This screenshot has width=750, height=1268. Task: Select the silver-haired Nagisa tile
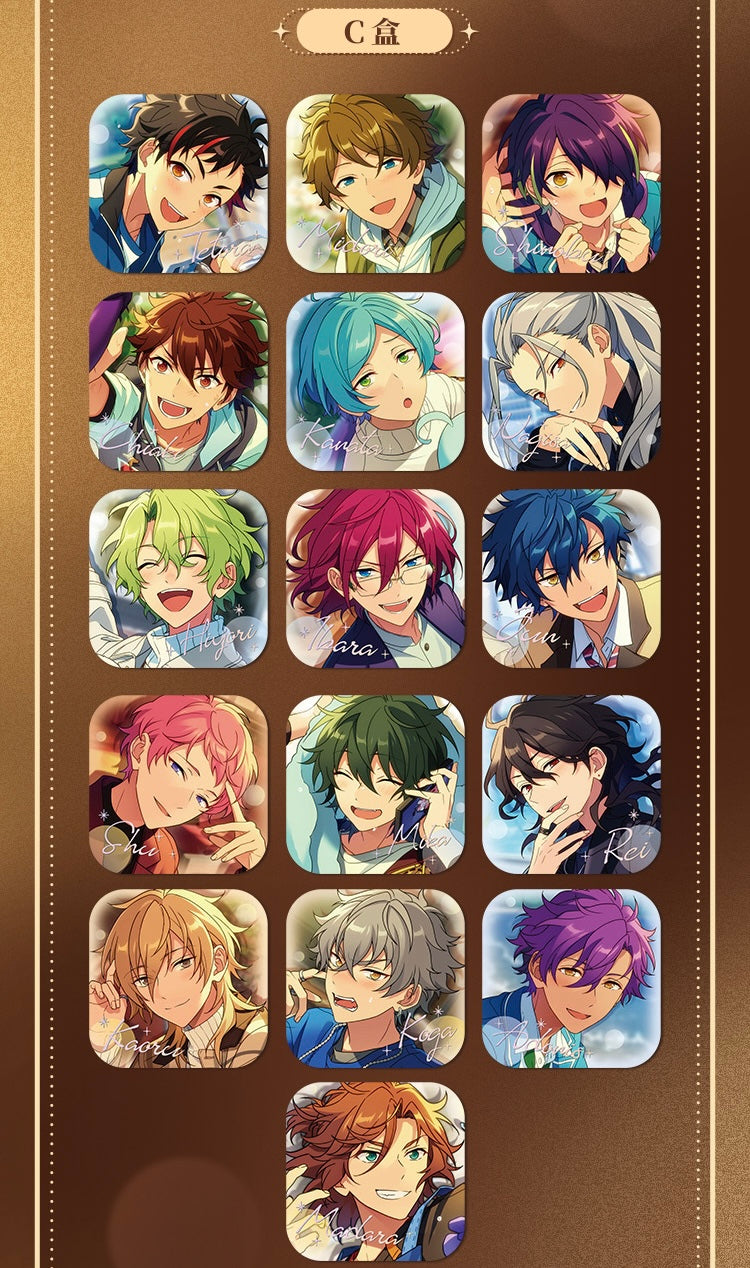(571, 381)
